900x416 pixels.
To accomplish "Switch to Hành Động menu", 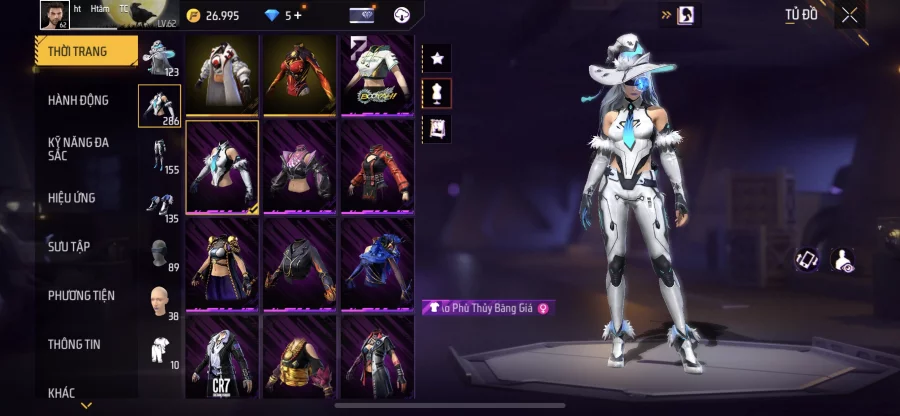I will [x=78, y=100].
